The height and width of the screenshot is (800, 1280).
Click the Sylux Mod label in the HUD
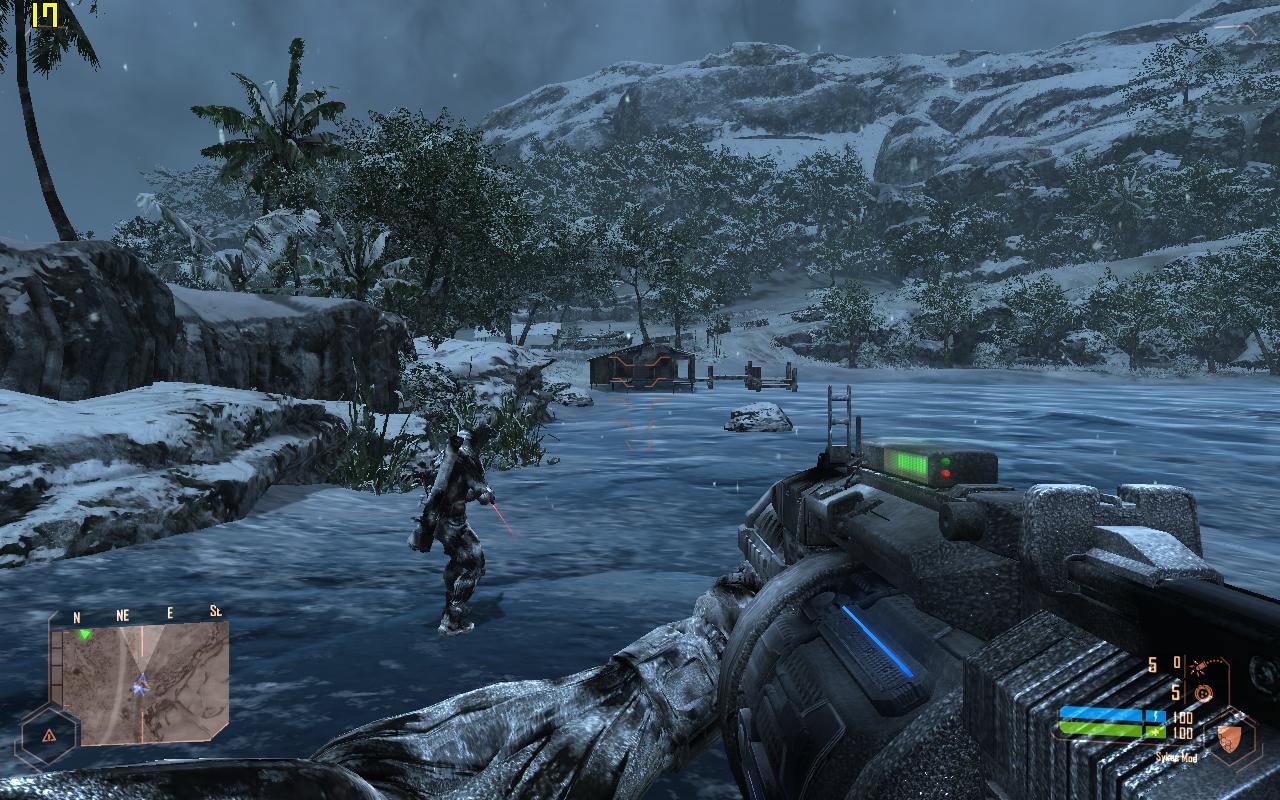point(1178,757)
